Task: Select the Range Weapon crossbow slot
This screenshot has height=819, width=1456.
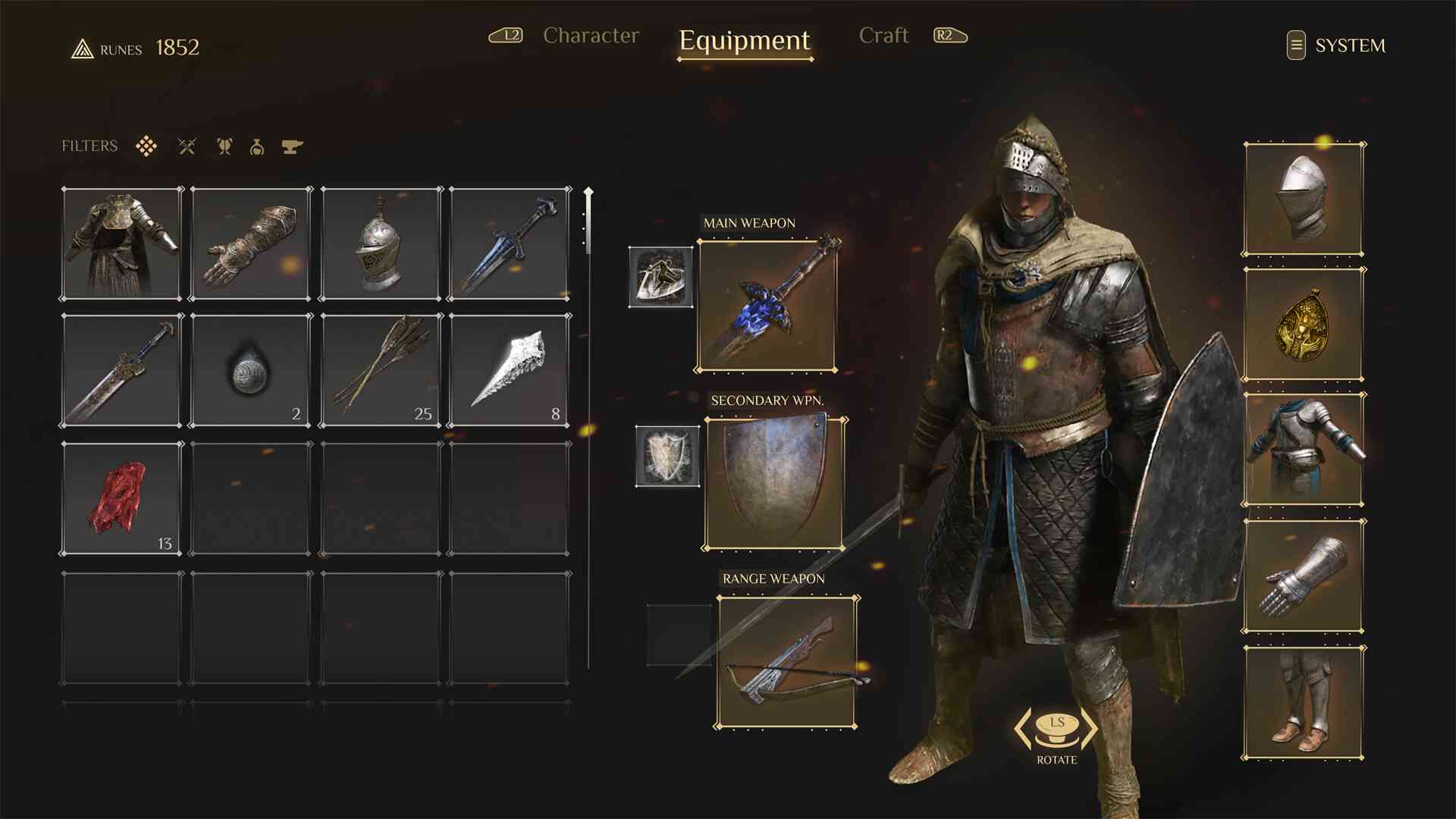Action: tap(786, 662)
